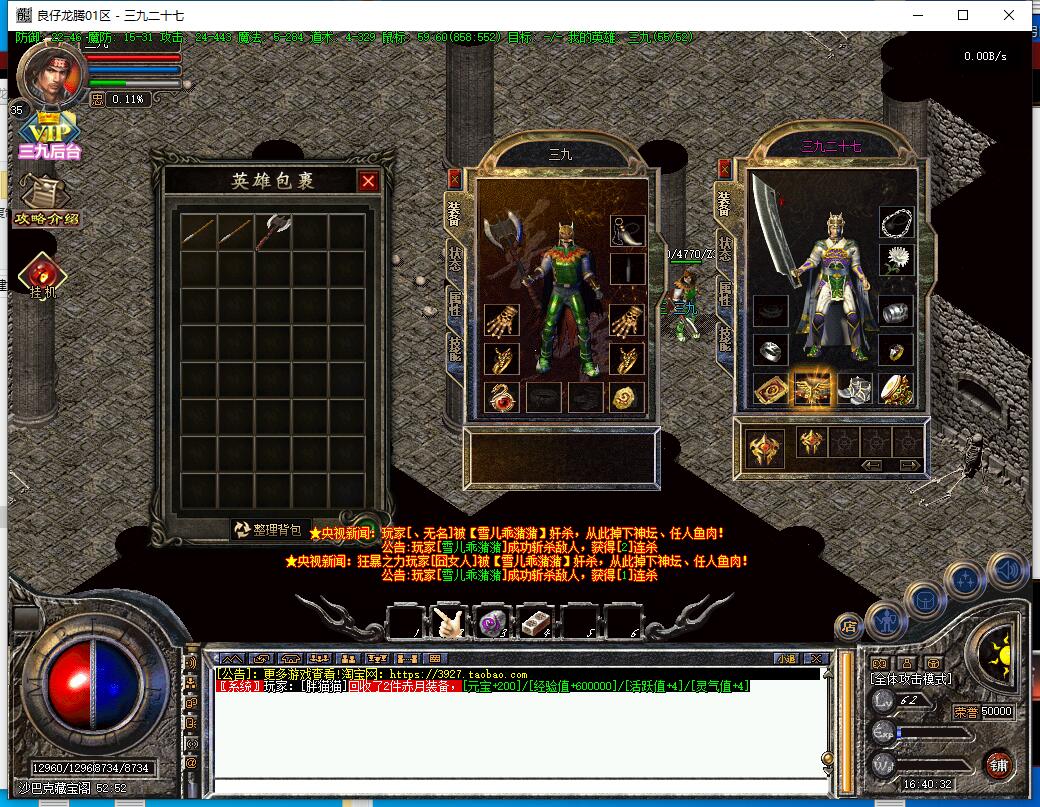
Task: Select the highlighted golden winged belt slot
Action: (810, 389)
